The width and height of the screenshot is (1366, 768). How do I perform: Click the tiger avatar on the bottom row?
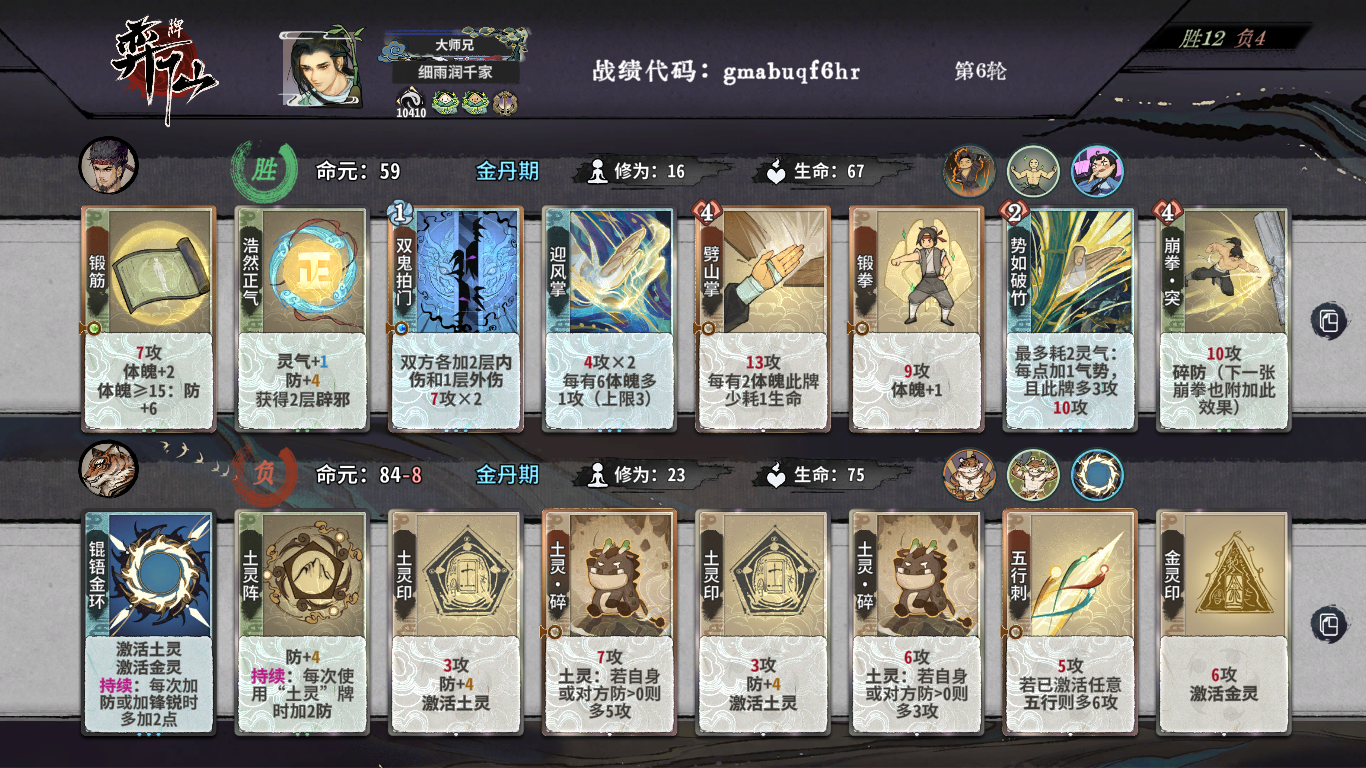[x=110, y=470]
